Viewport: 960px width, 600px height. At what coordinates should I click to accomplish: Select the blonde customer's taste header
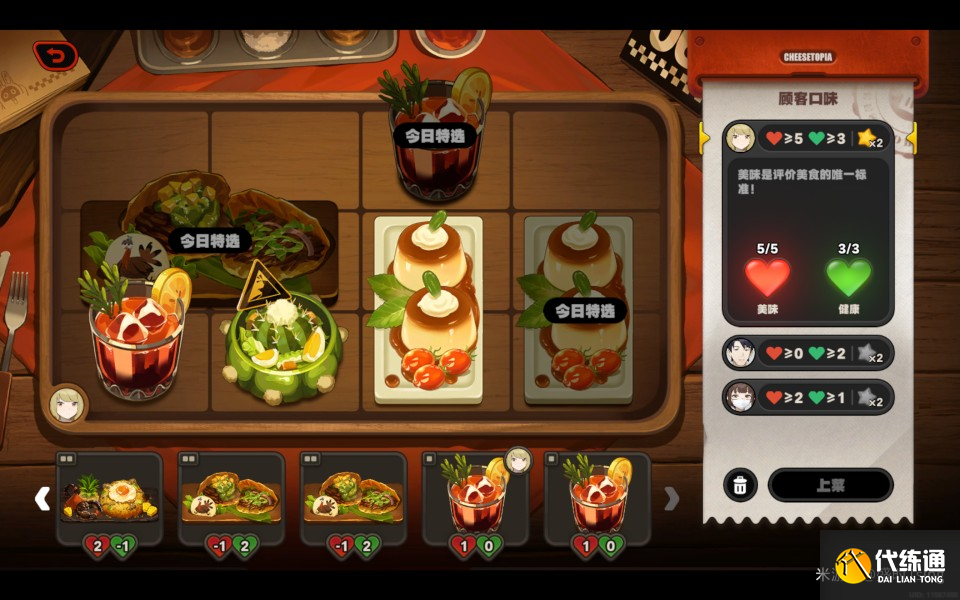807,138
